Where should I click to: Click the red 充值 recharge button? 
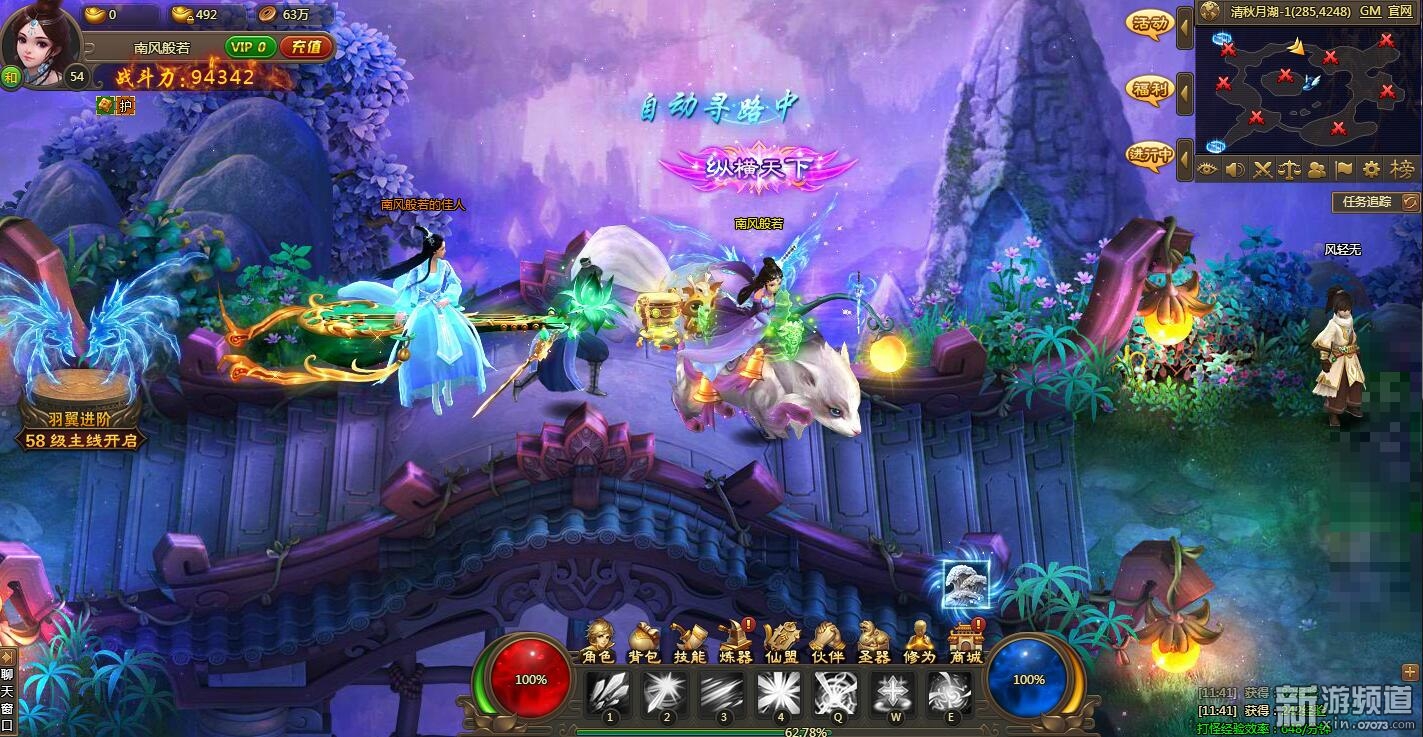point(306,47)
